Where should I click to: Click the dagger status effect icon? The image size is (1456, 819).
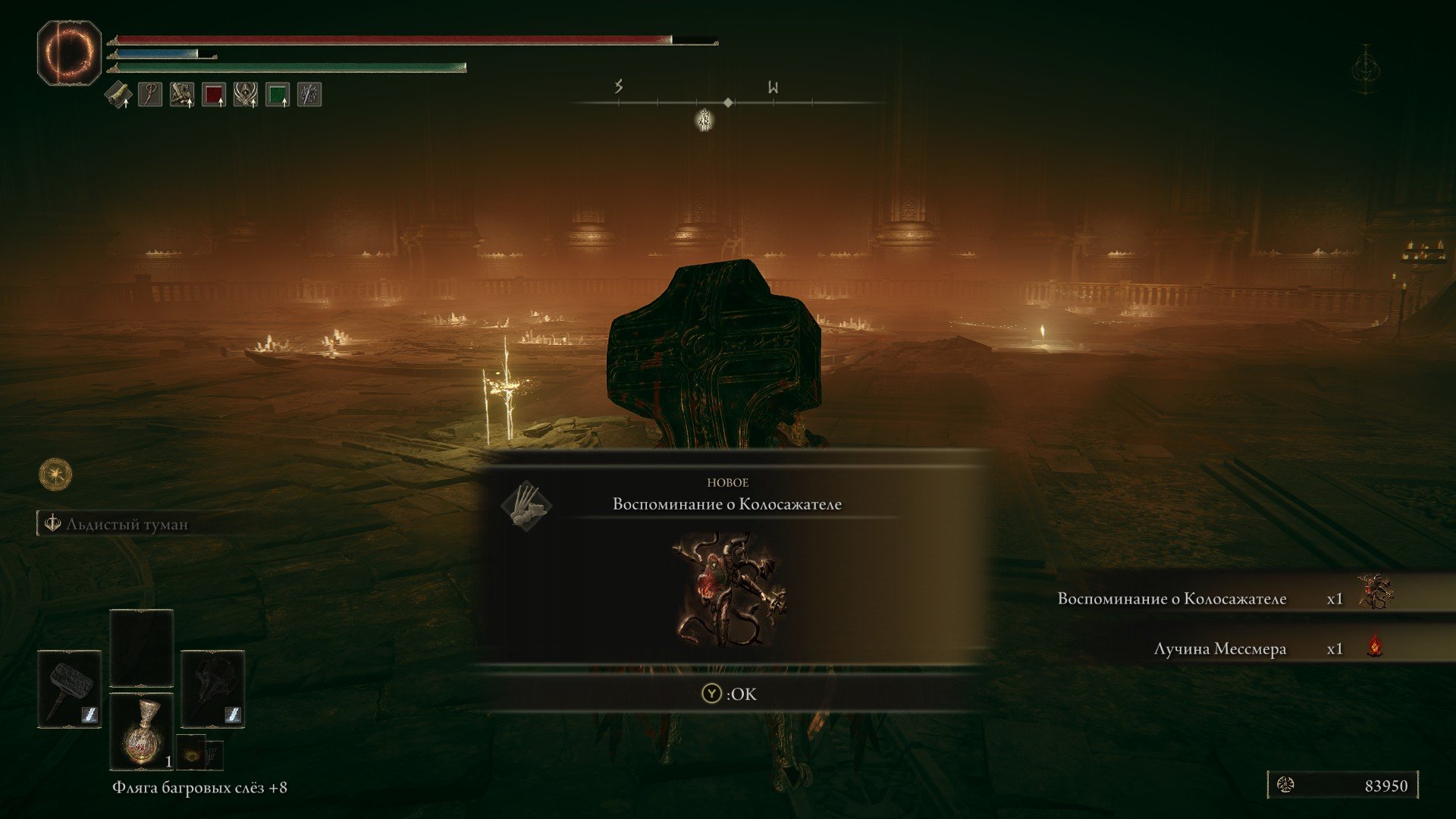(309, 95)
